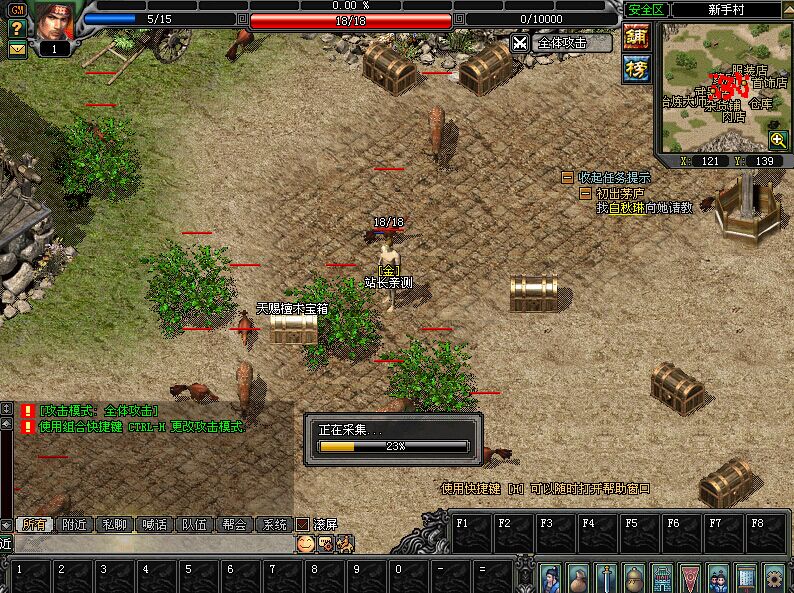Image resolution: width=794 pixels, height=593 pixels.
Task: Collapse the 初出茅庐 quest entry
Action: 585,193
